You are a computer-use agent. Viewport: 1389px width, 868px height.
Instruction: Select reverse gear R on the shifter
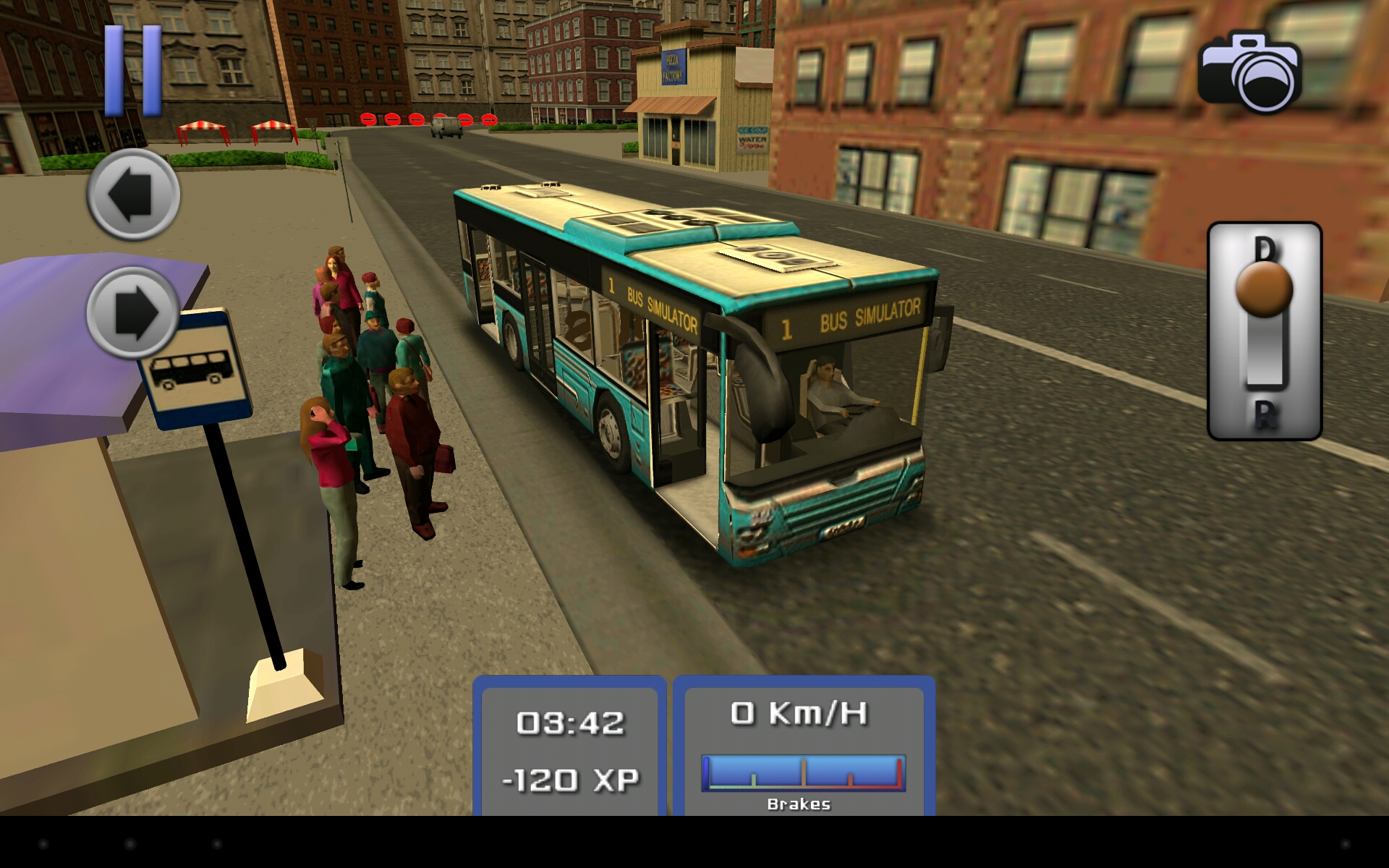tap(1264, 414)
